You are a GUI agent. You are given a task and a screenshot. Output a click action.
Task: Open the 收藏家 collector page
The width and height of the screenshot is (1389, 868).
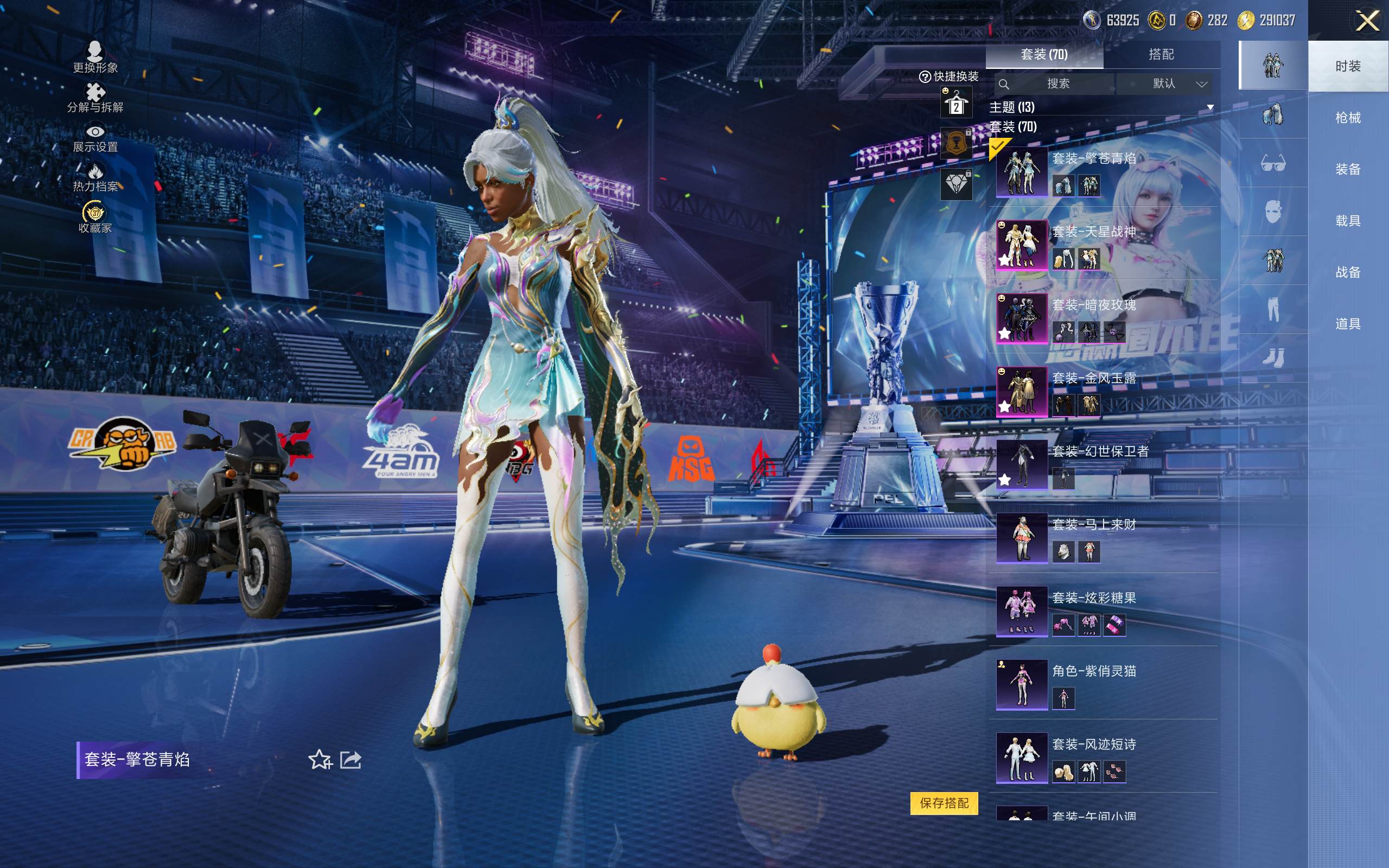click(95, 218)
